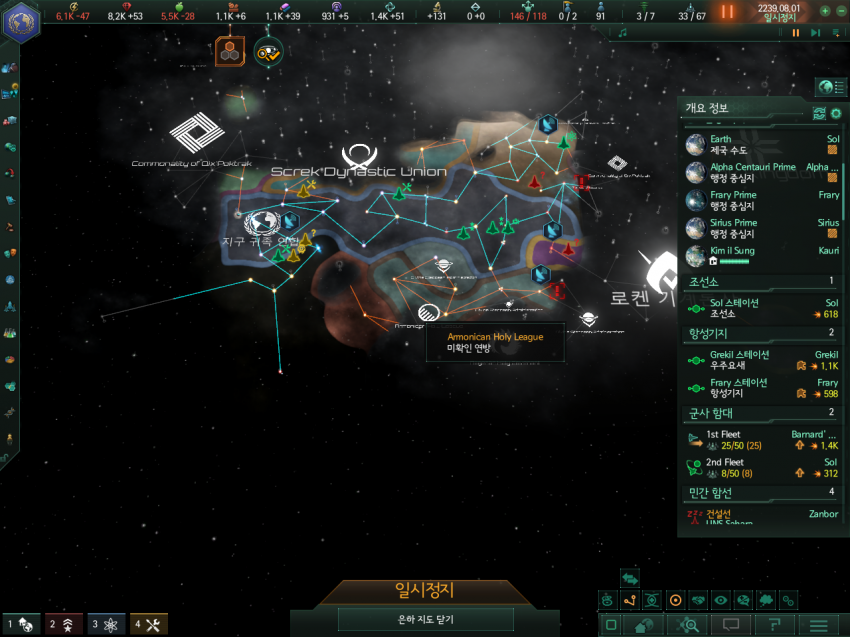The width and height of the screenshot is (850, 637).
Task: Open the hamburger main menu button
Action: pos(819,625)
